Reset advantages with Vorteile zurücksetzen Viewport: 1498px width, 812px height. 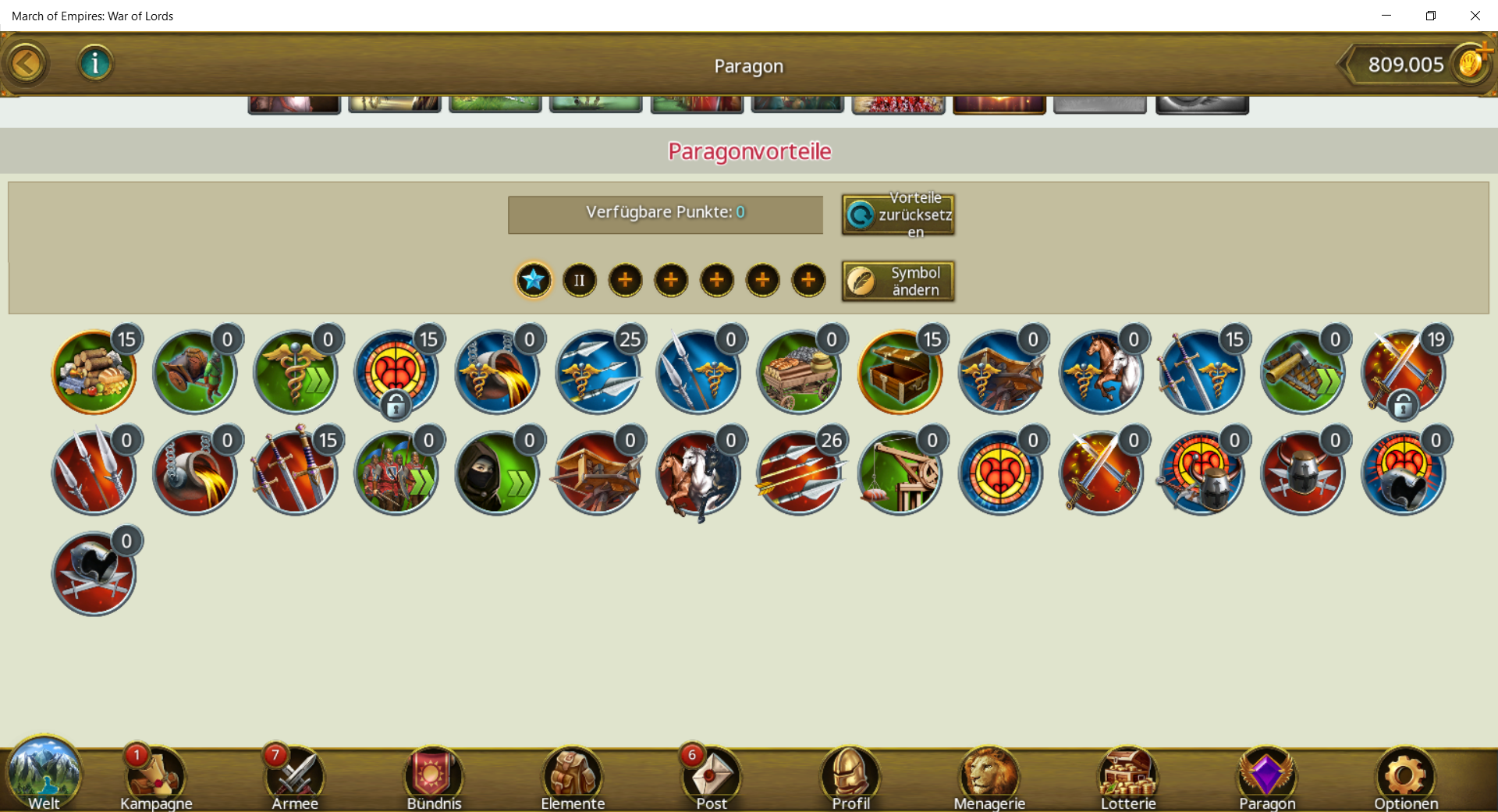pos(898,215)
